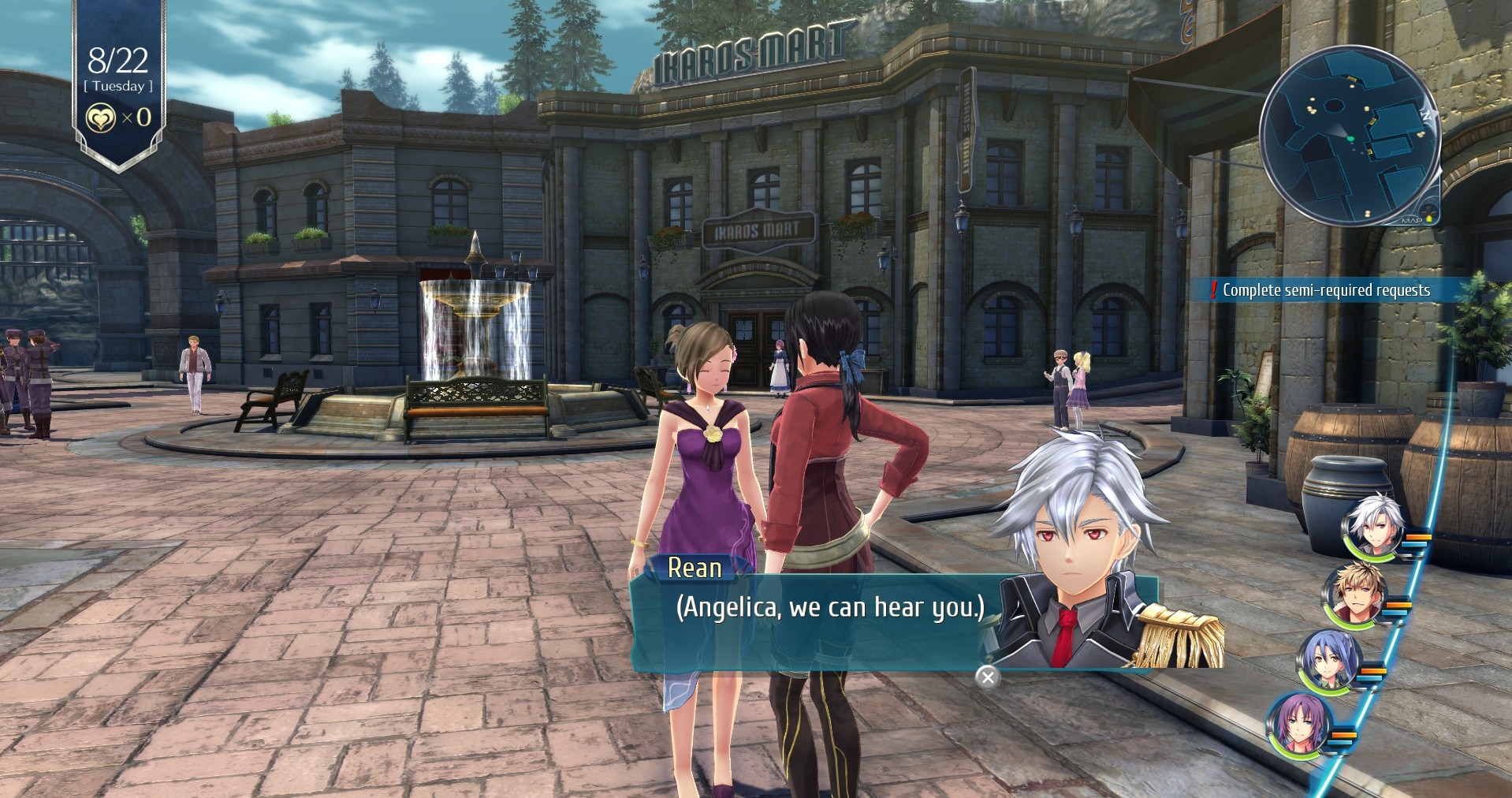Click the dialogue X advance indicator
This screenshot has height=798, width=1512.
tap(987, 677)
